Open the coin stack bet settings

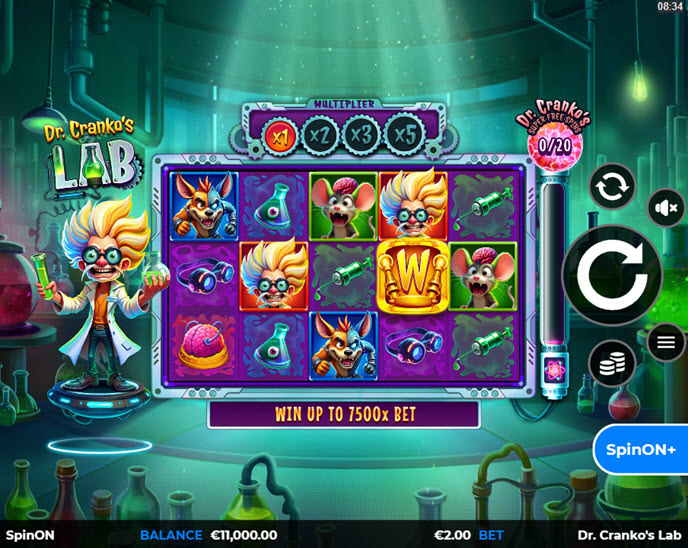tap(612, 364)
